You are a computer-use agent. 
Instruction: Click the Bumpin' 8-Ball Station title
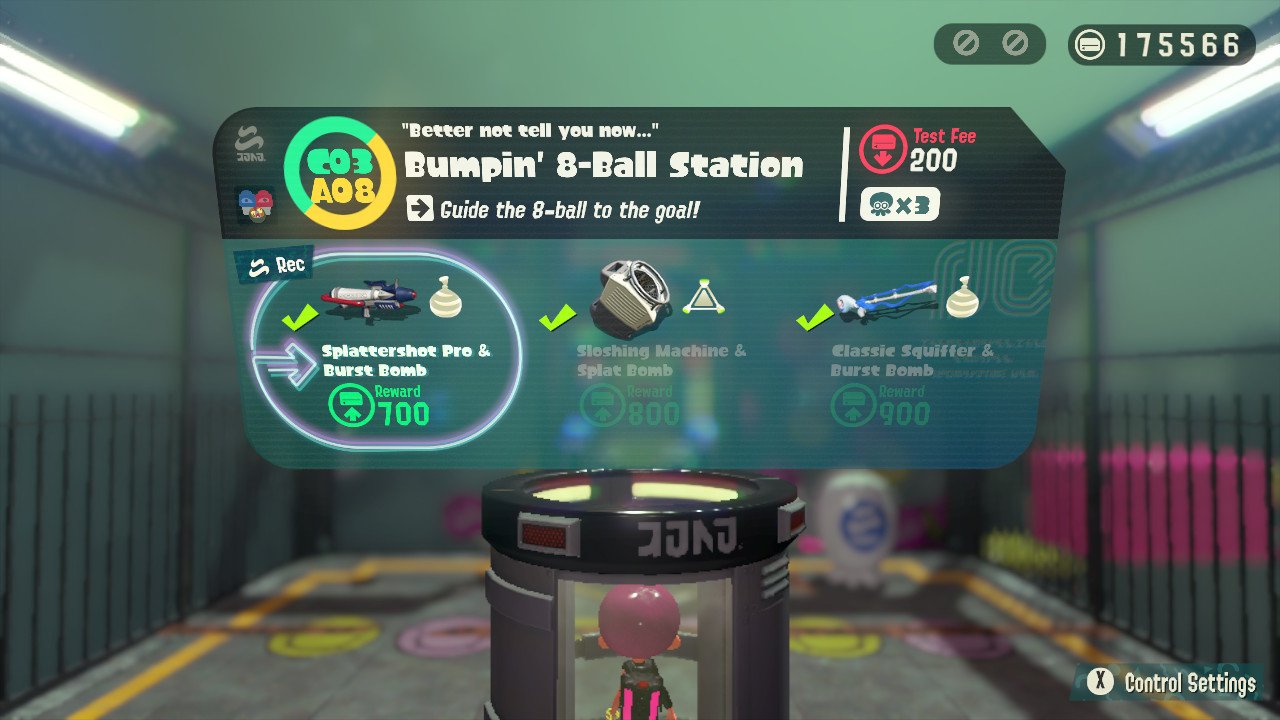click(603, 164)
